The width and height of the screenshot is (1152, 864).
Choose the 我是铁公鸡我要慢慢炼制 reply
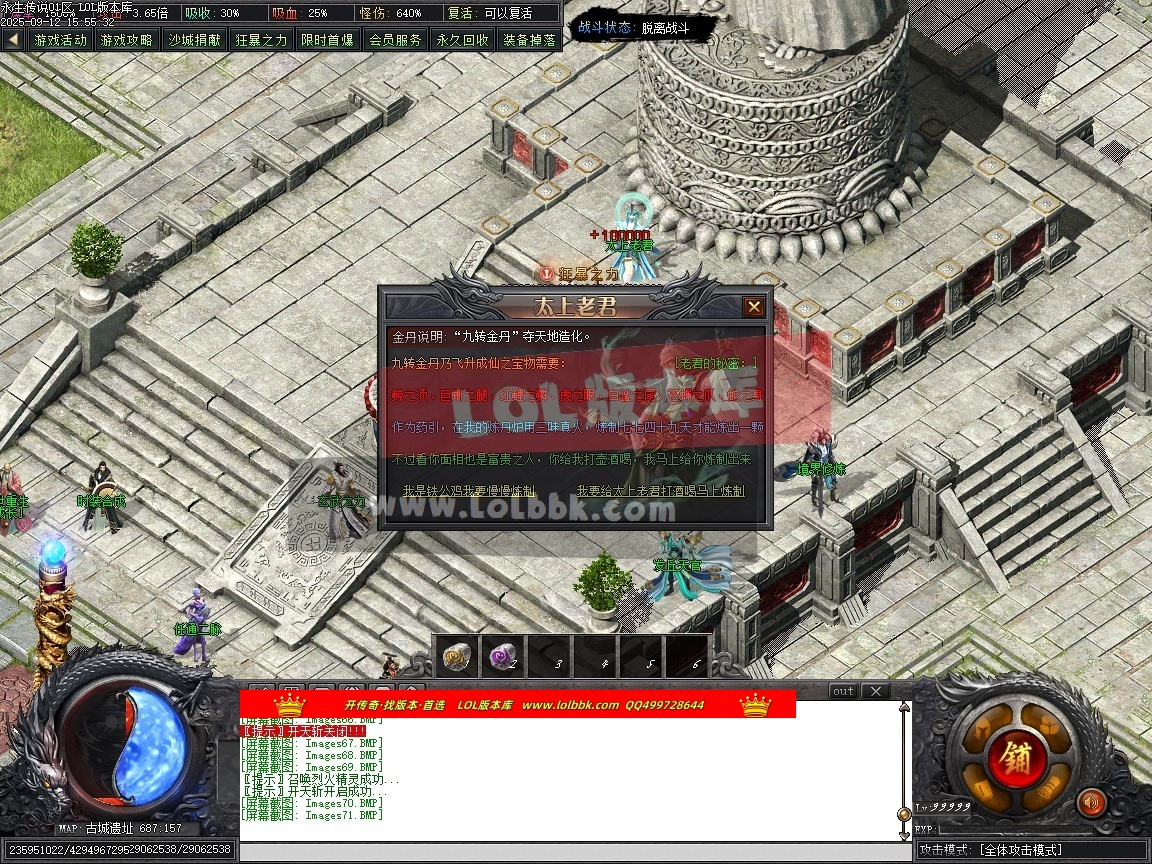pos(468,491)
